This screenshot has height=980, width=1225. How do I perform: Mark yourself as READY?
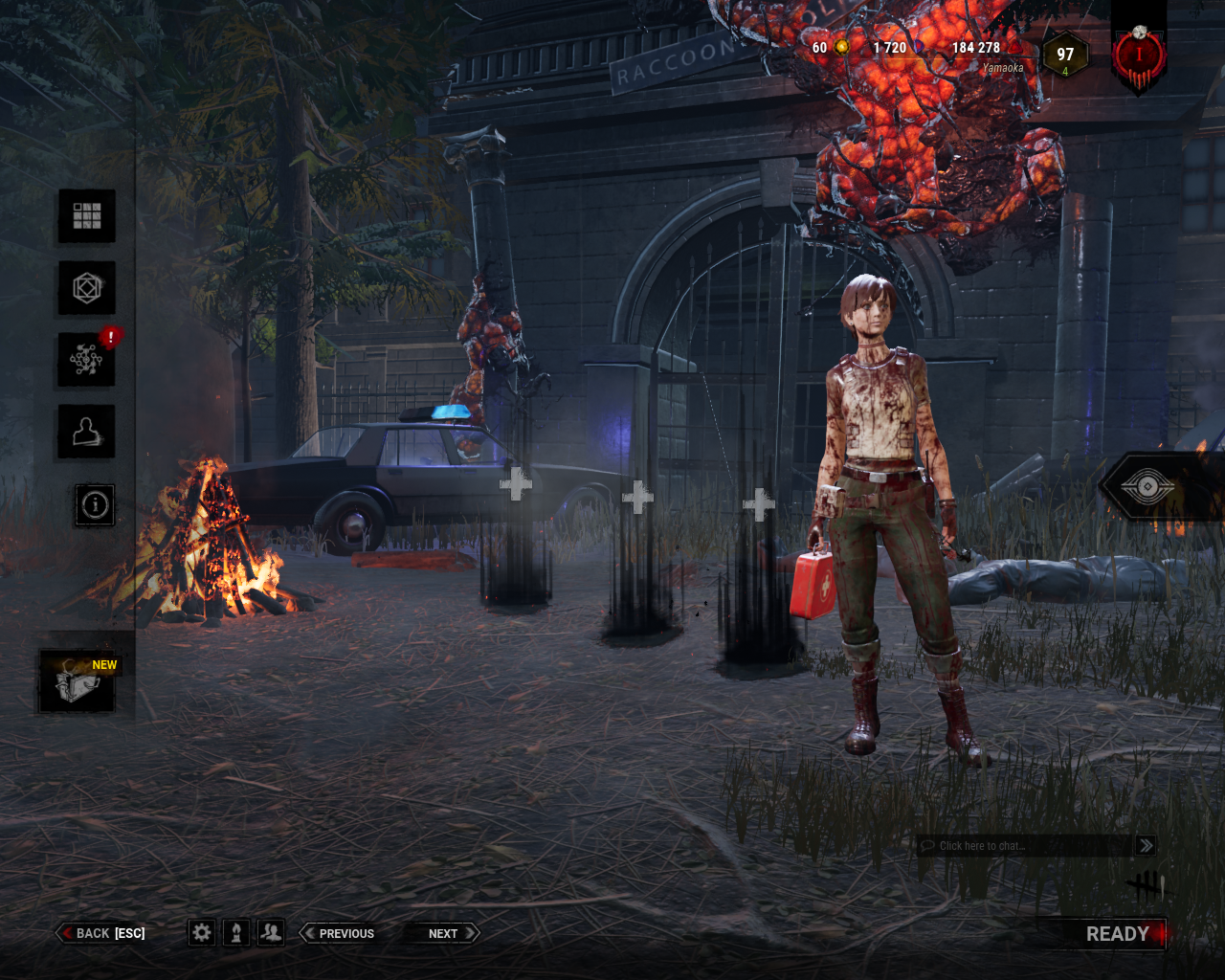point(1117,934)
